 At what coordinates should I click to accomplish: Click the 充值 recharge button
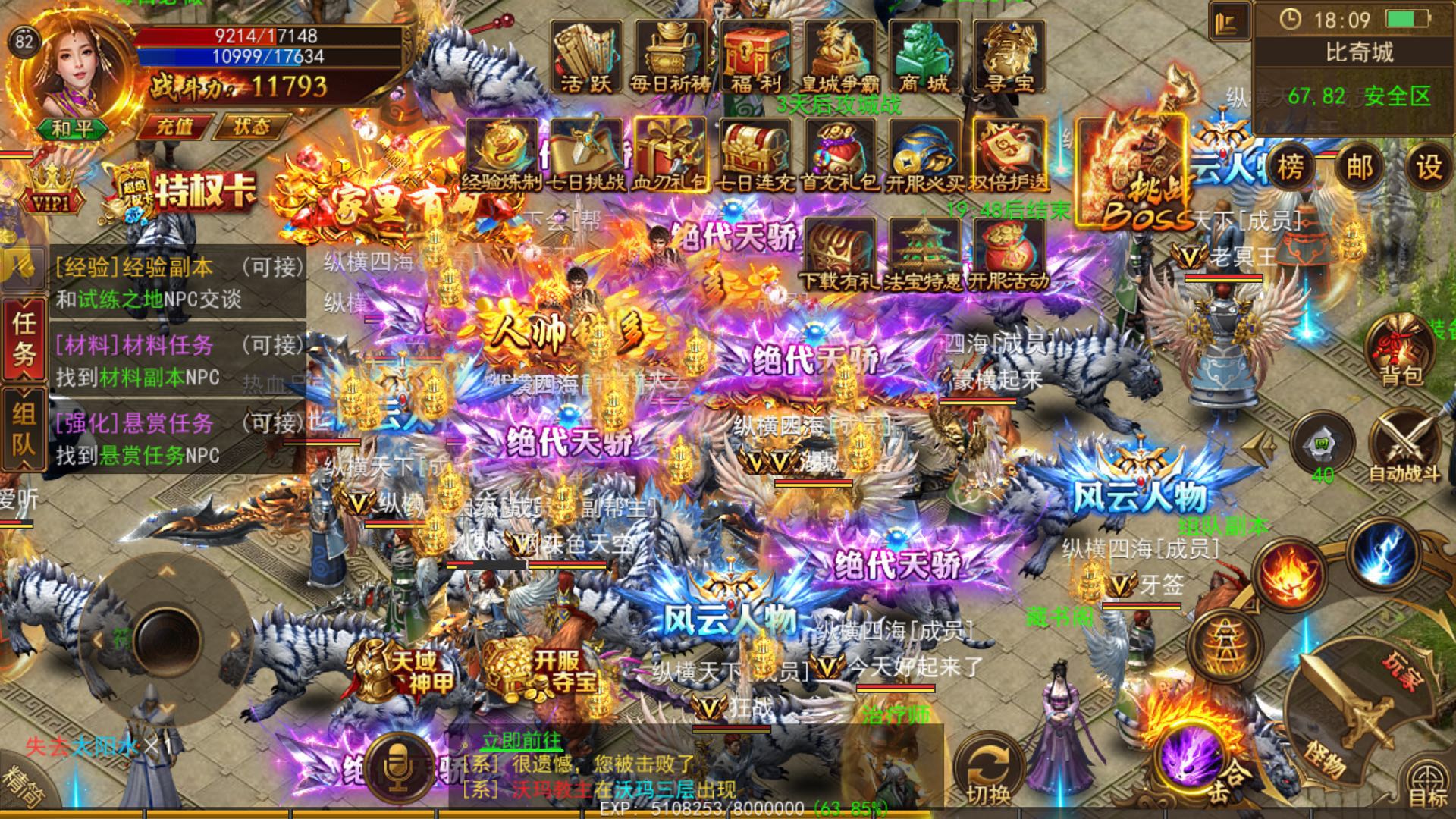tap(174, 127)
